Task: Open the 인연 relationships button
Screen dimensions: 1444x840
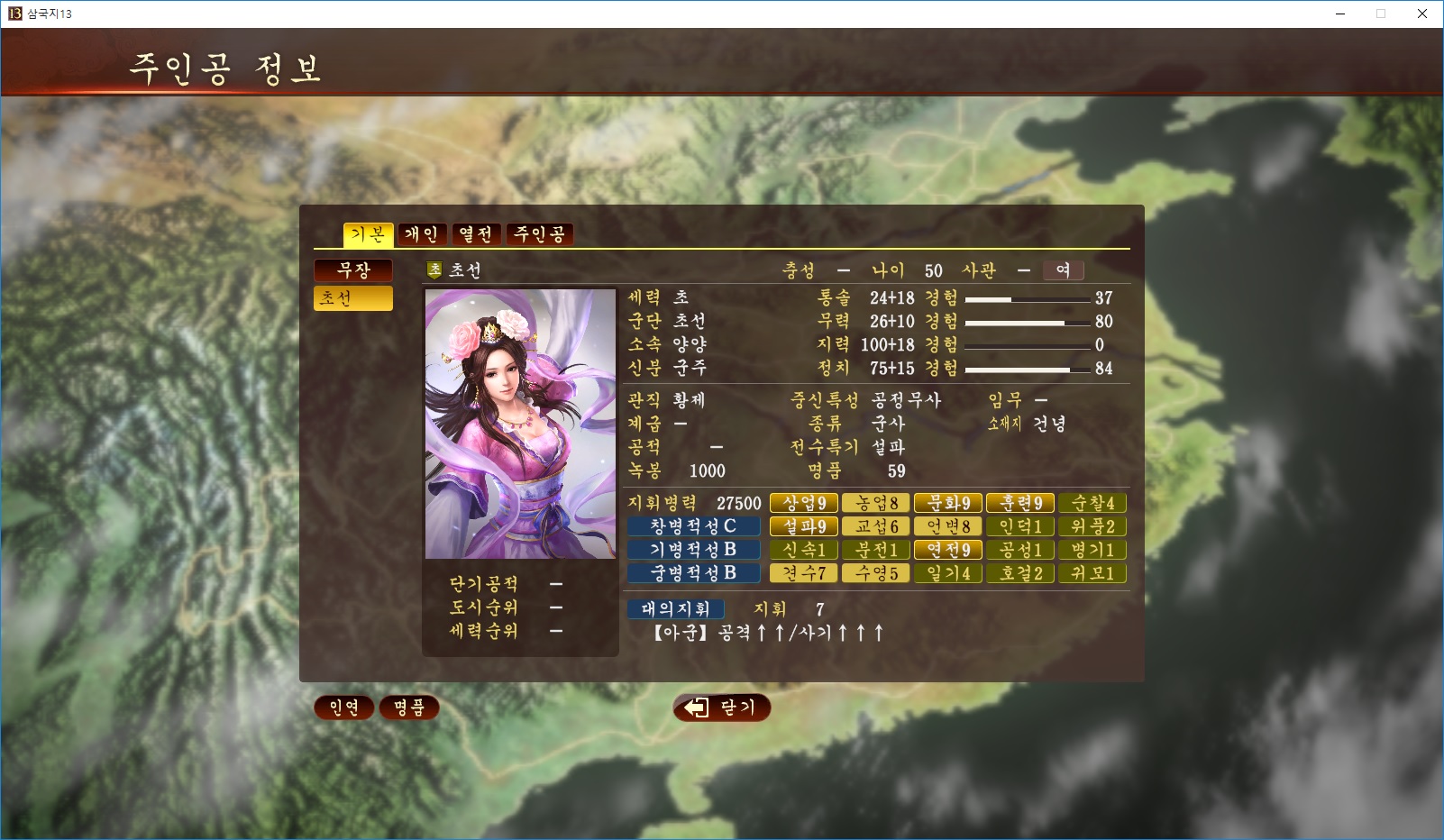Action: 343,708
